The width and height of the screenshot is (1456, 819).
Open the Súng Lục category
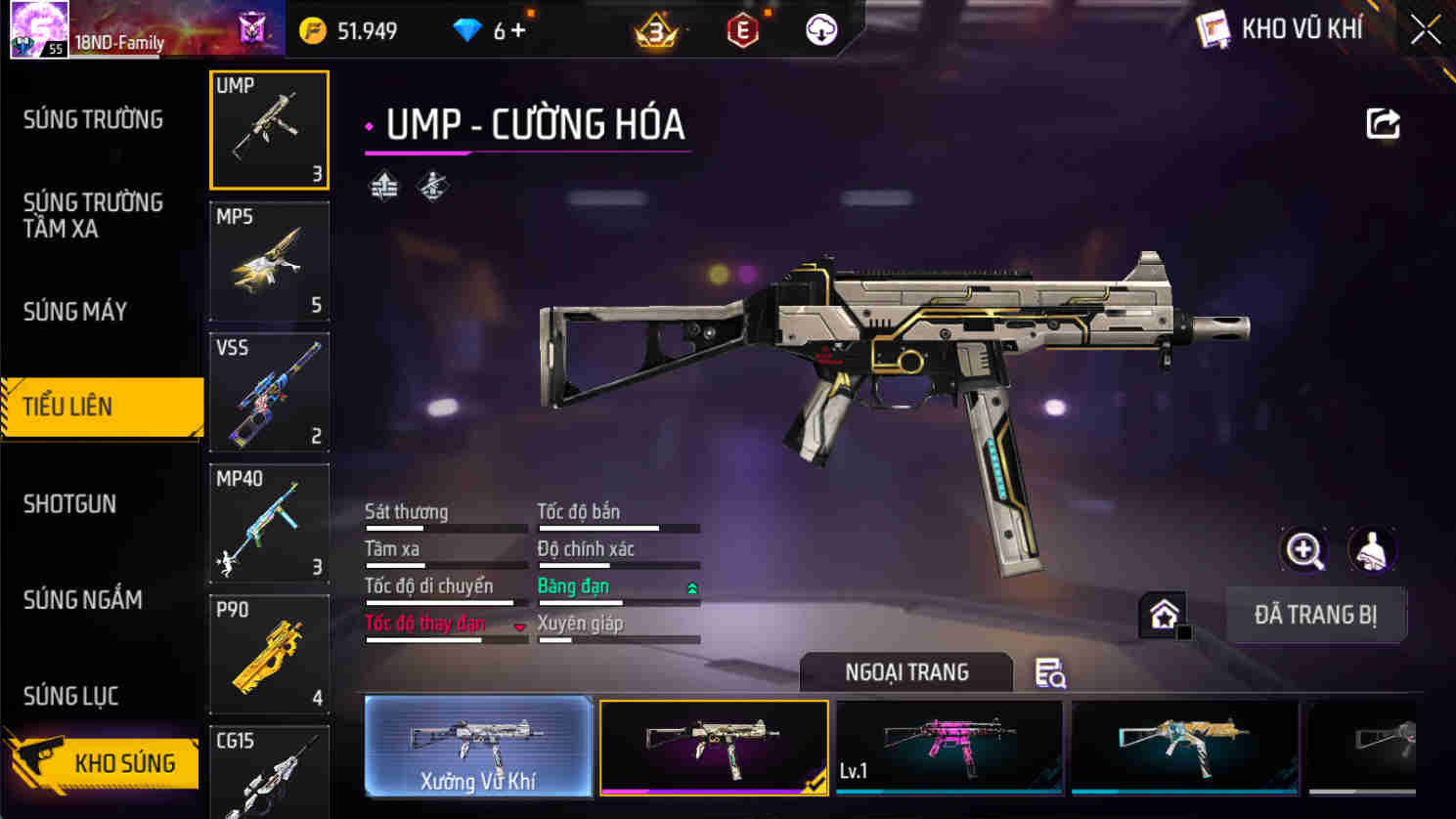coord(70,696)
